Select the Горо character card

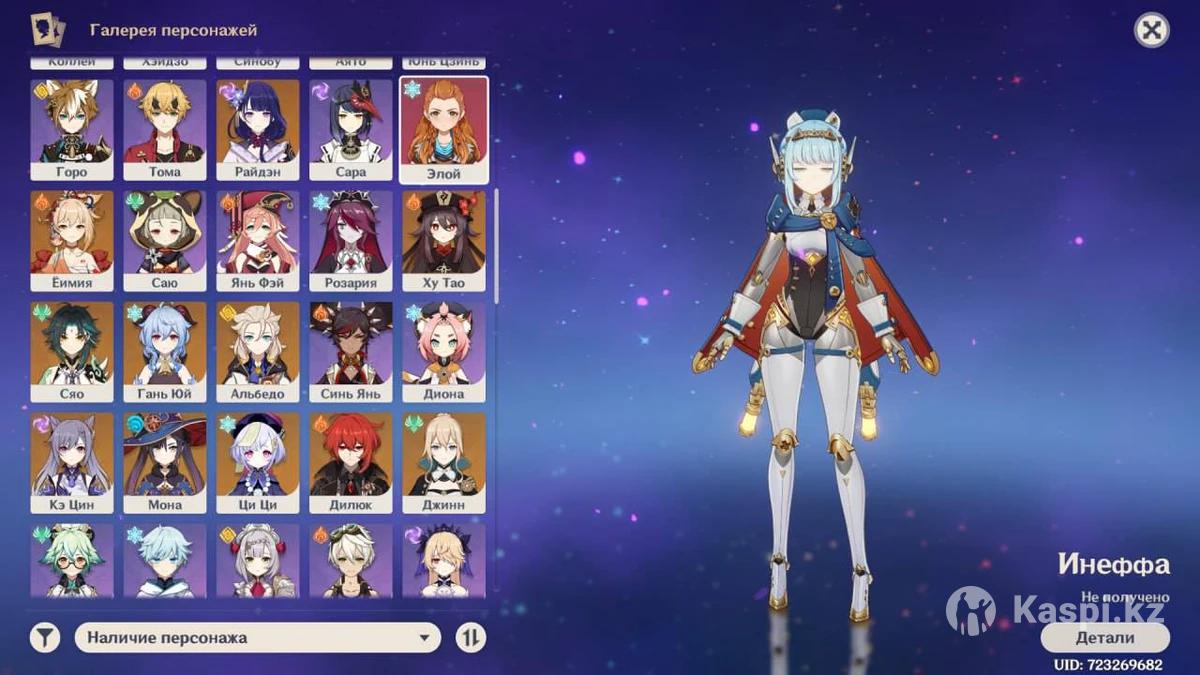tap(72, 129)
